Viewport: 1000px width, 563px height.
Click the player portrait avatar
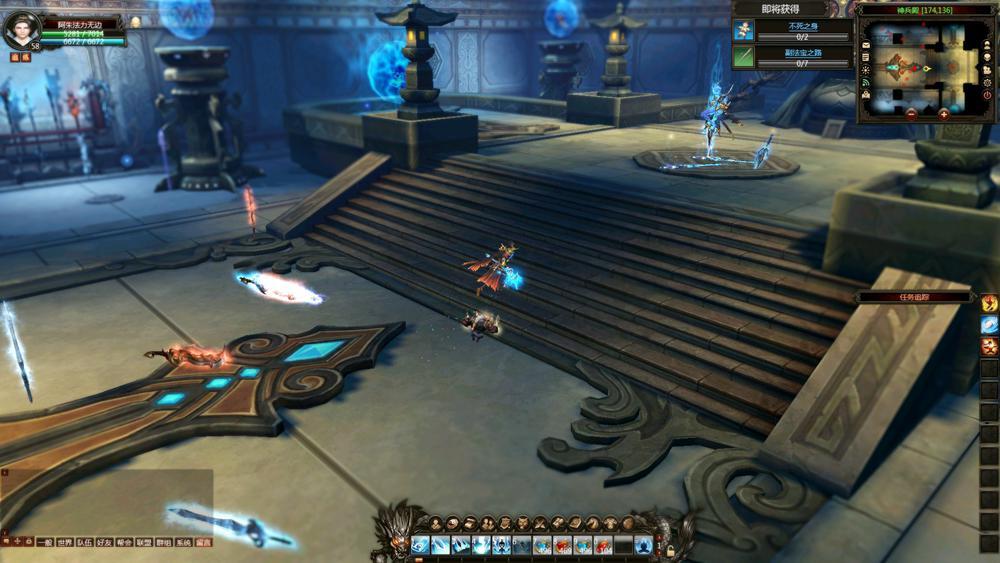(20, 30)
